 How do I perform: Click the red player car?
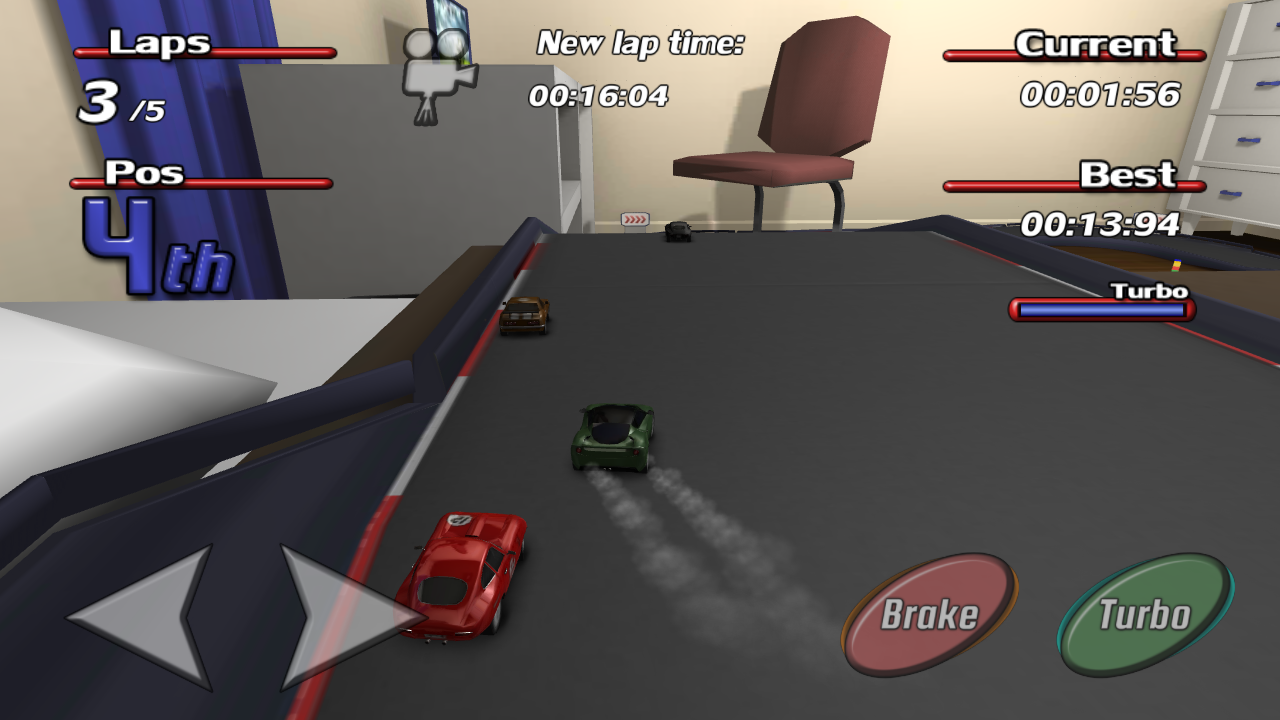(462, 572)
